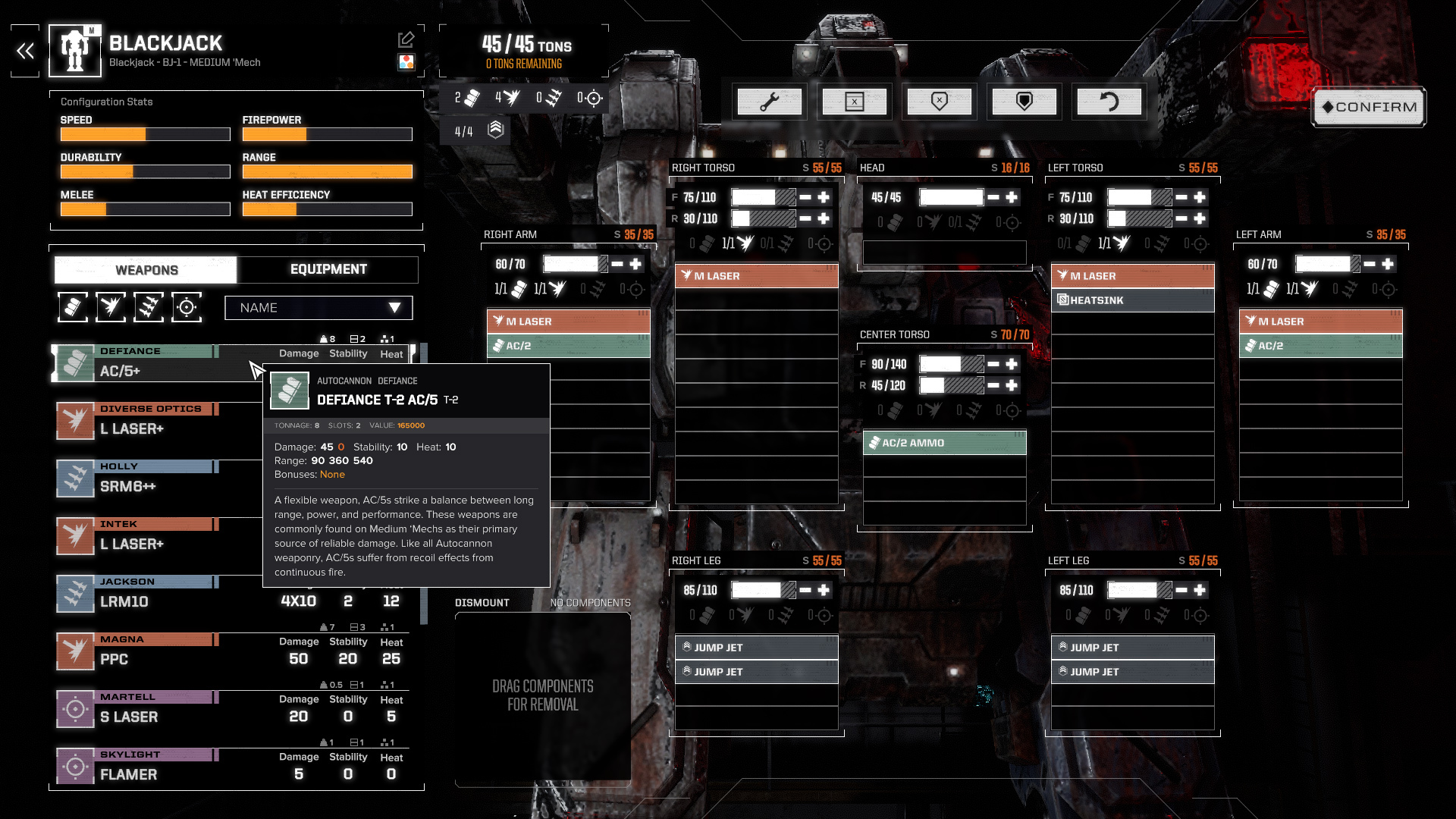This screenshot has width=1456, height=819.
Task: Click the back chevron button top left
Action: [x=24, y=51]
